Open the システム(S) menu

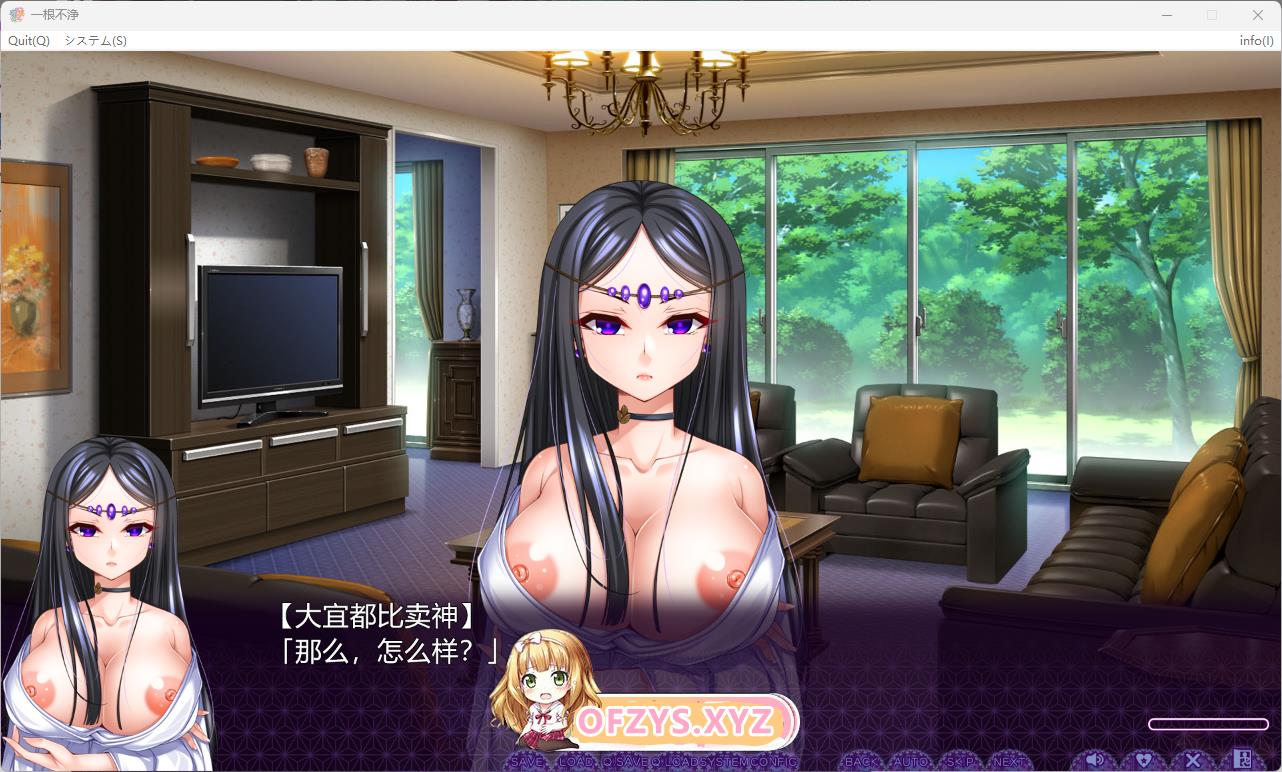pos(95,41)
